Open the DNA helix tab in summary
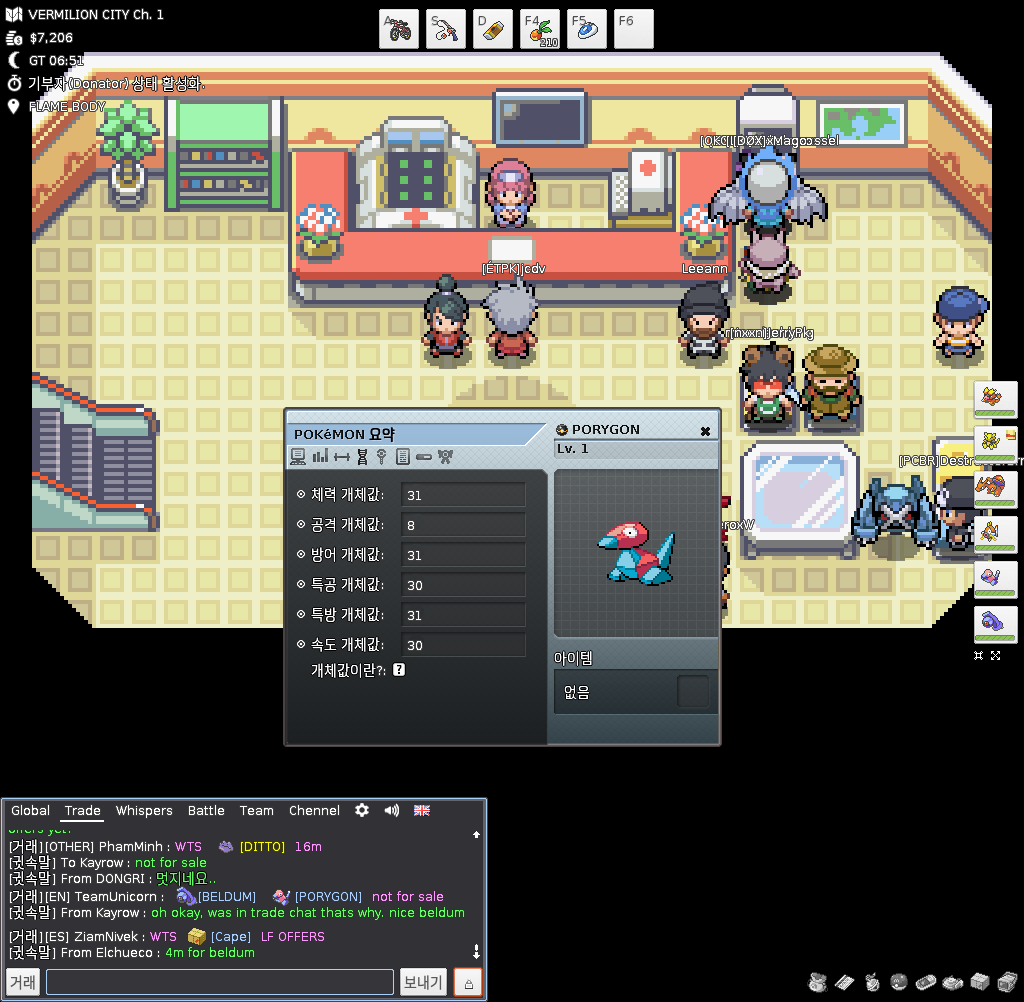 pyautogui.click(x=362, y=457)
